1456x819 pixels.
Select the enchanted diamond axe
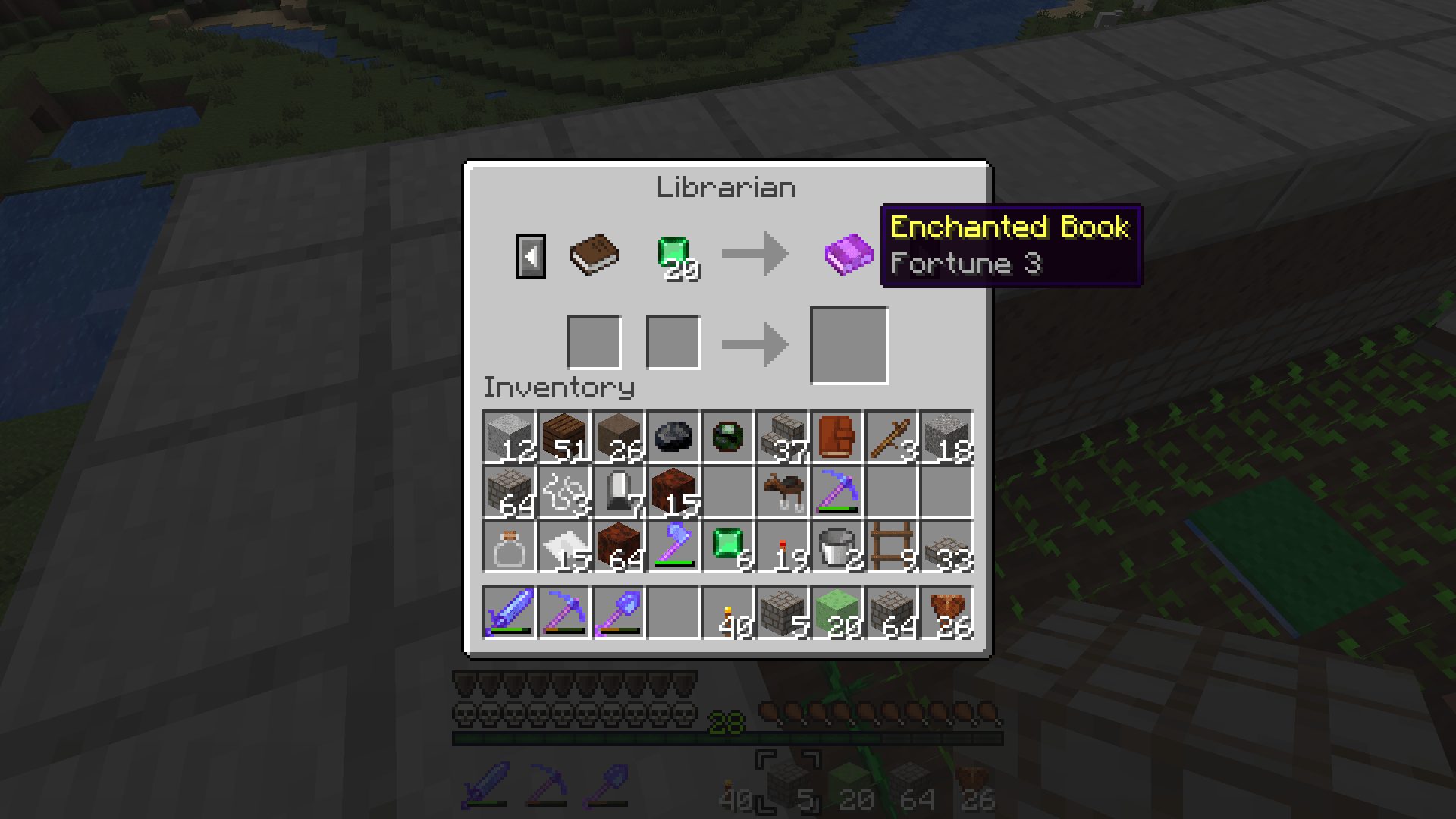point(673,546)
